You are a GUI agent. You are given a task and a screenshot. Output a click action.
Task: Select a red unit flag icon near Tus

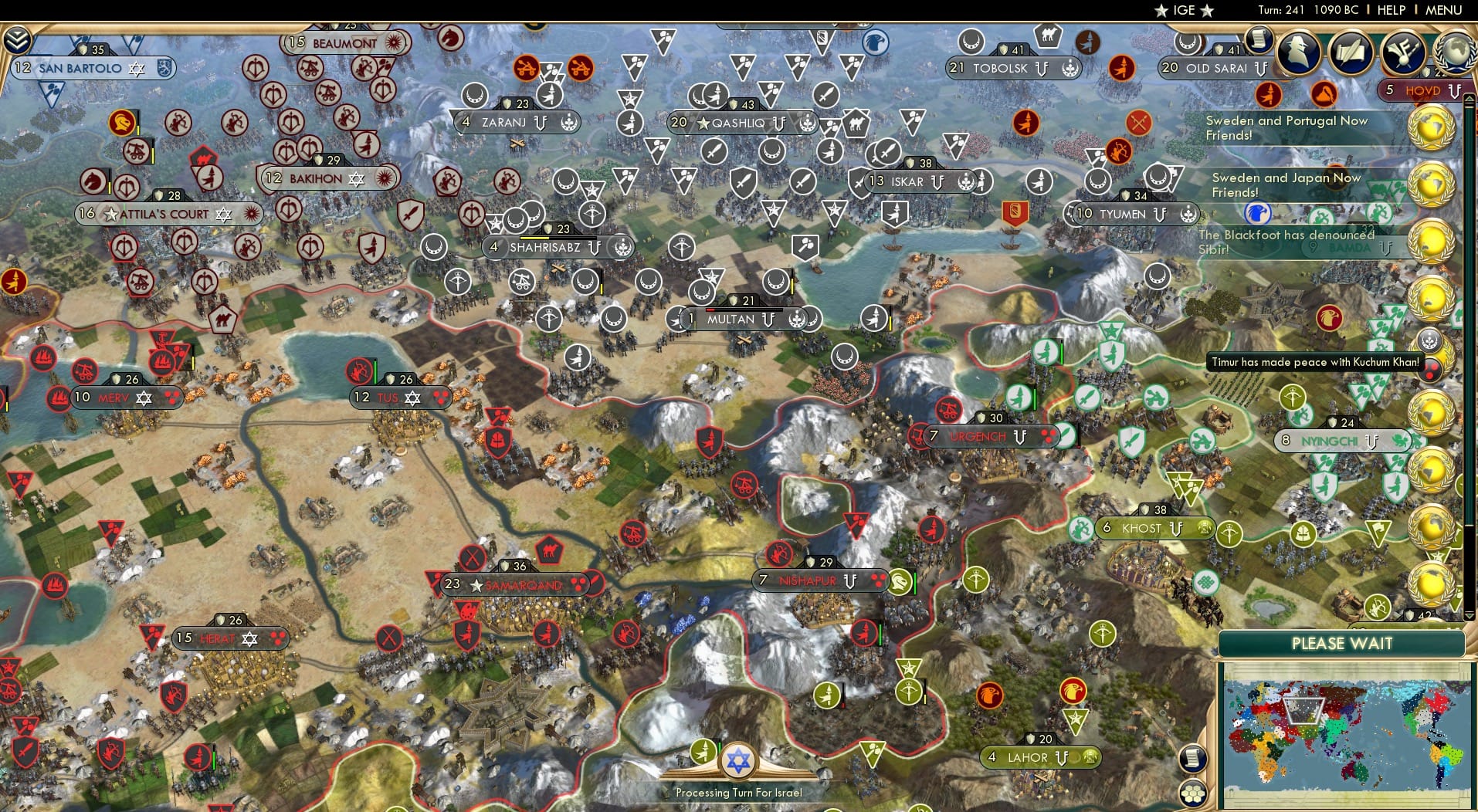click(x=358, y=369)
